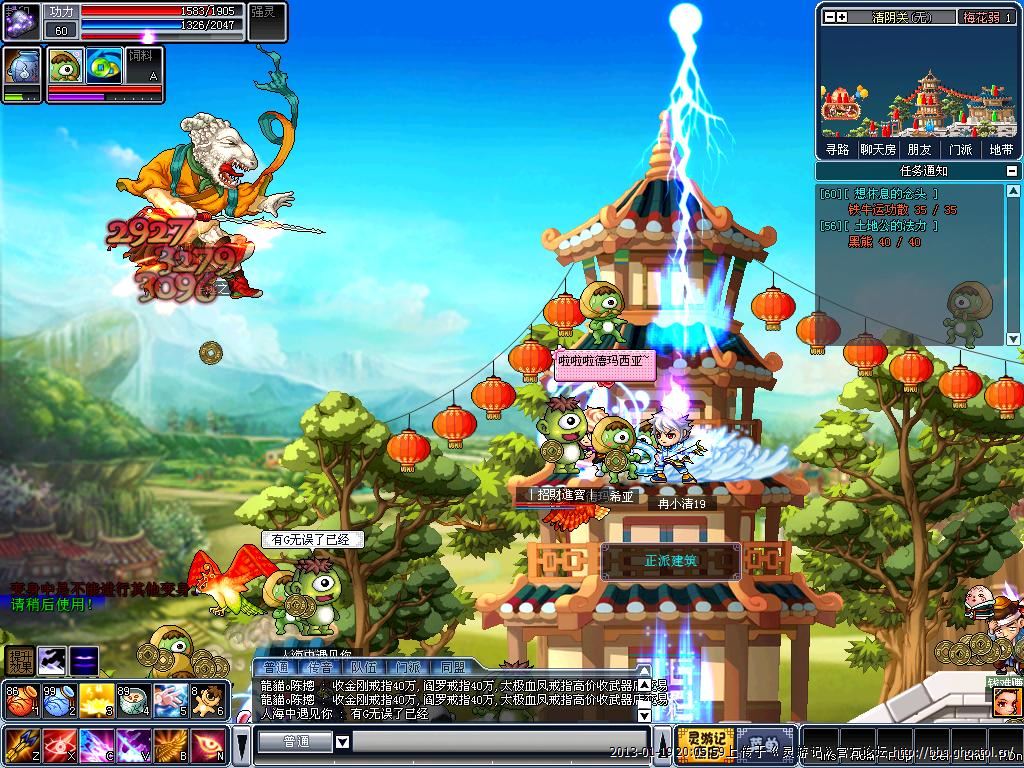The width and height of the screenshot is (1024, 768).
Task: Use the red potion in slot 1
Action: 19,699
